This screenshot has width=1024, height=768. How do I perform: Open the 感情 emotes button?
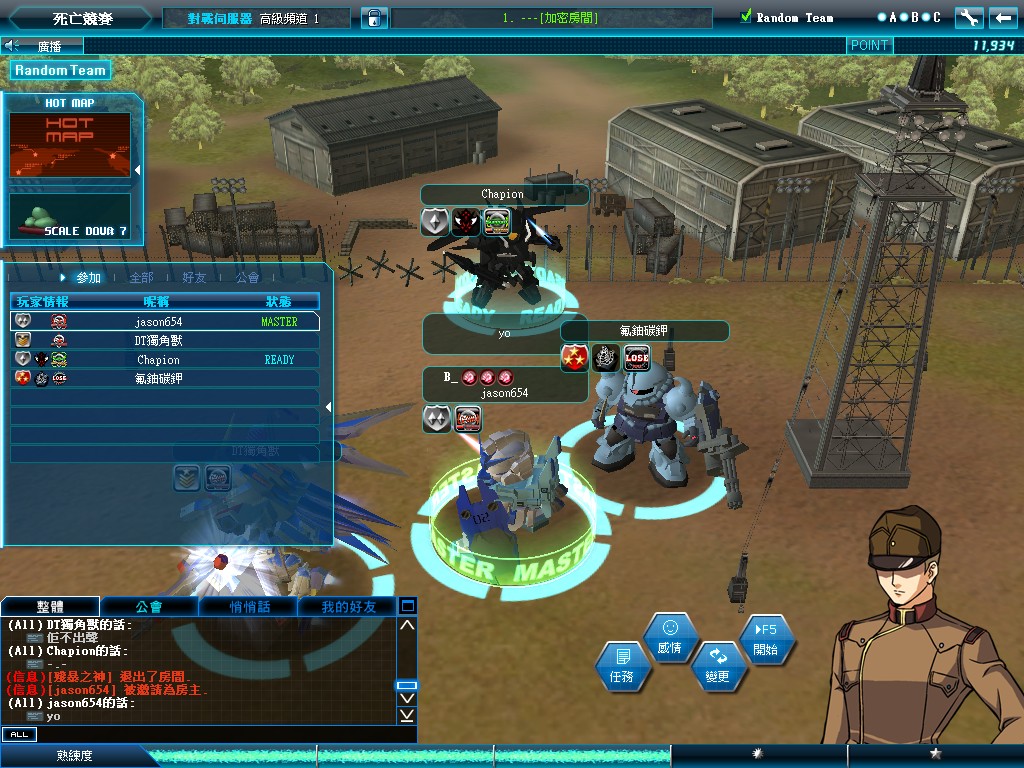(x=670, y=637)
